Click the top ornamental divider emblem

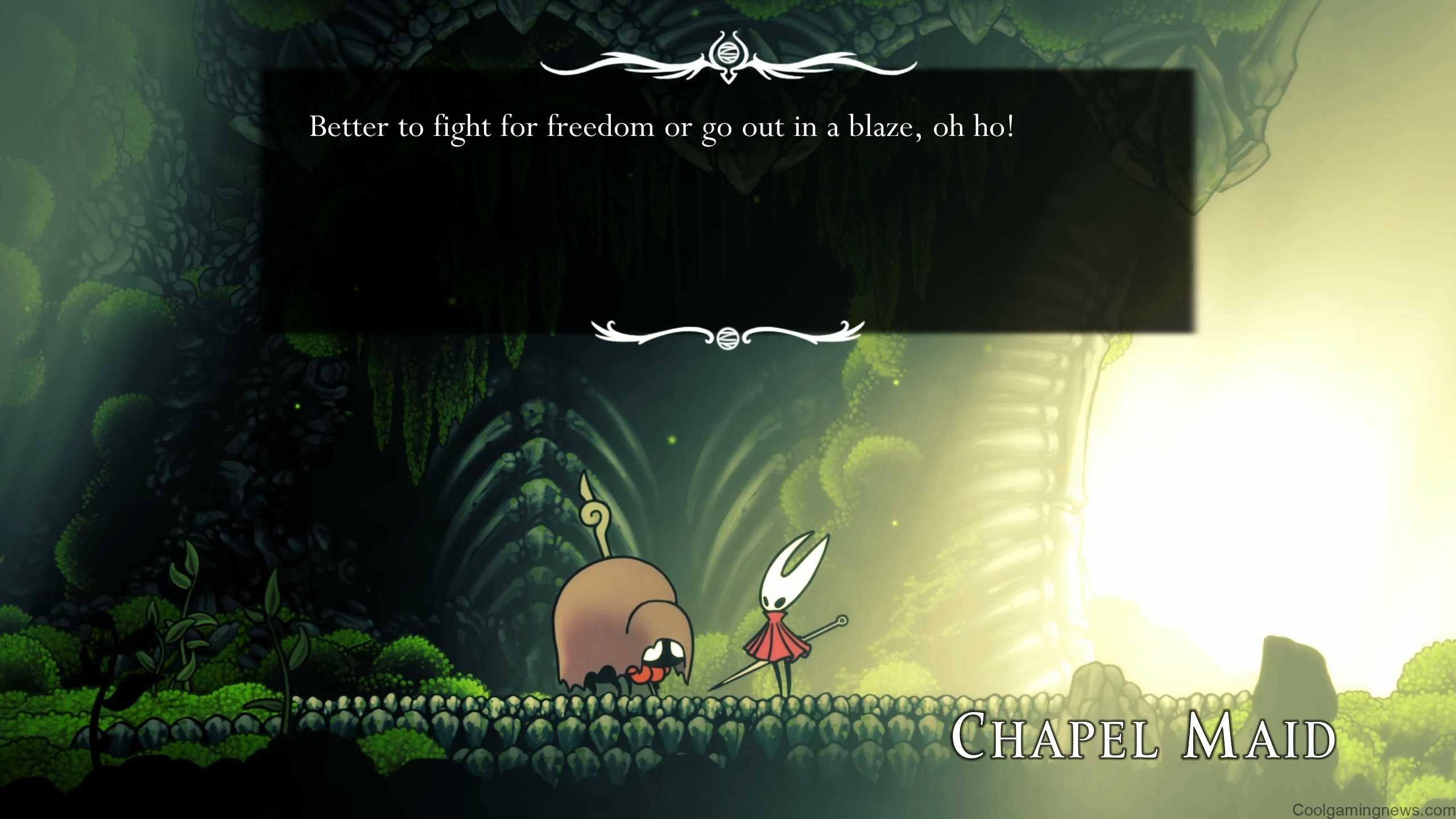click(x=729, y=57)
